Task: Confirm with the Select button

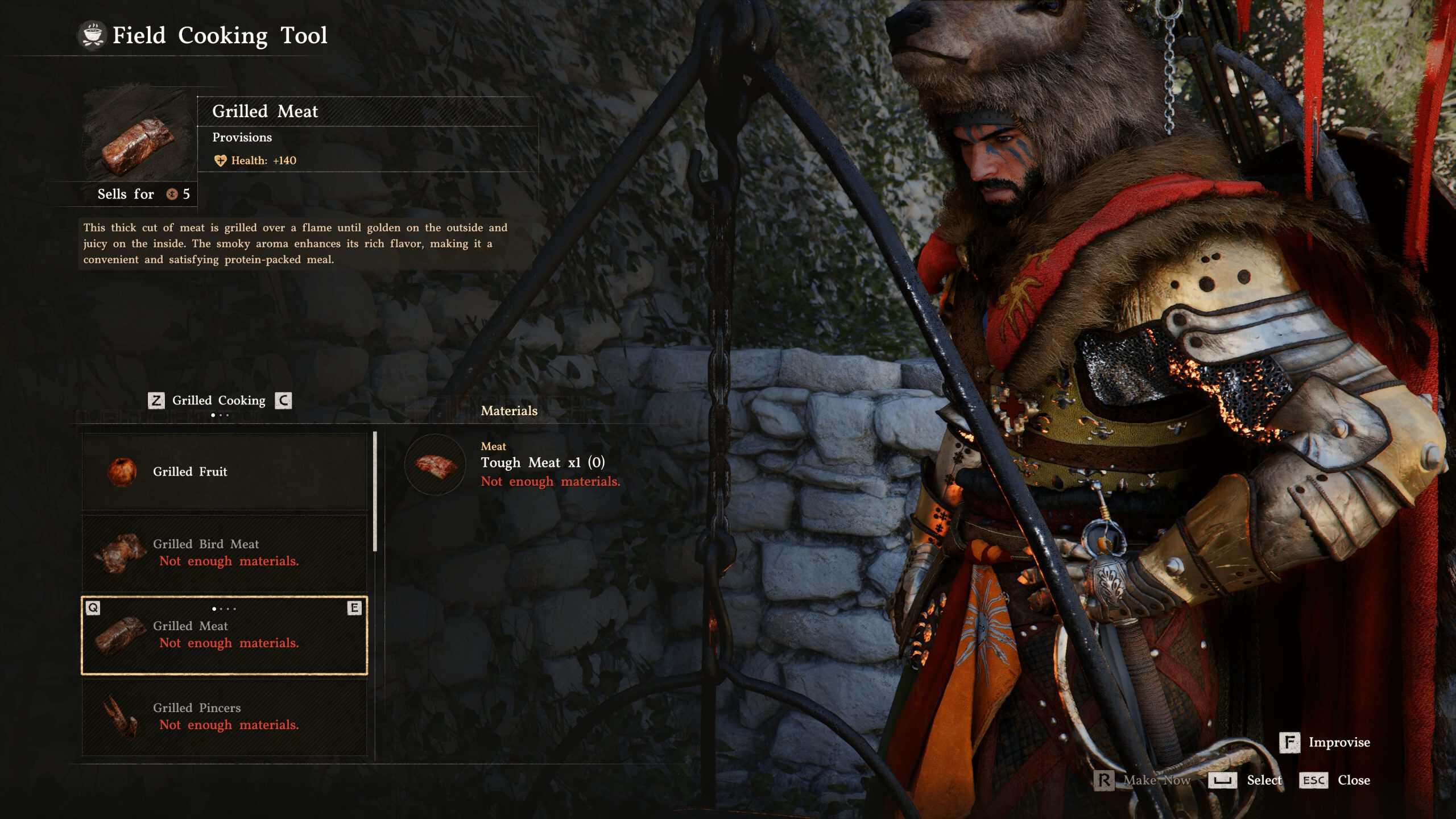Action: [1246, 780]
